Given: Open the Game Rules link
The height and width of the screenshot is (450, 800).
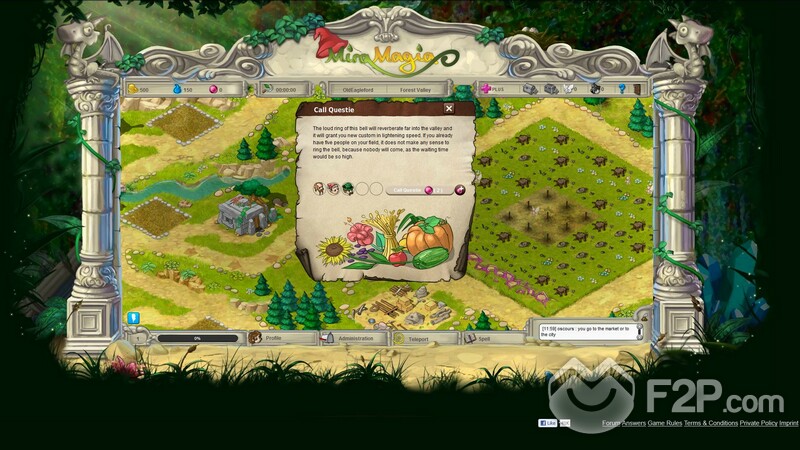Looking at the screenshot, I should click(x=663, y=423).
